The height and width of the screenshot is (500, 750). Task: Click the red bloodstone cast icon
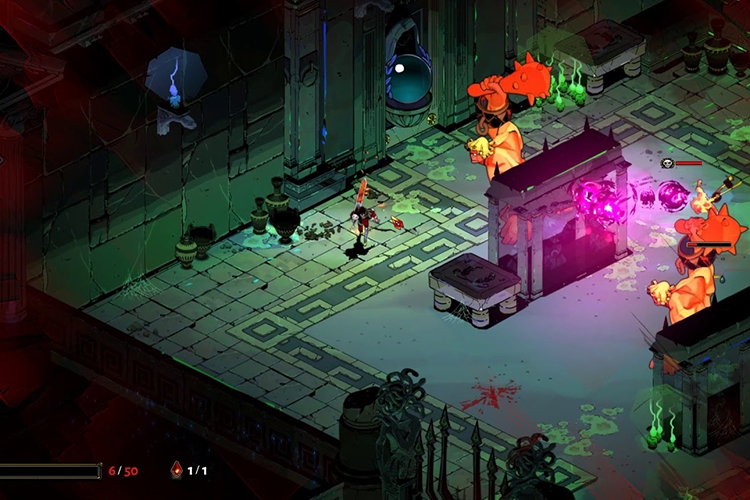(x=177, y=469)
